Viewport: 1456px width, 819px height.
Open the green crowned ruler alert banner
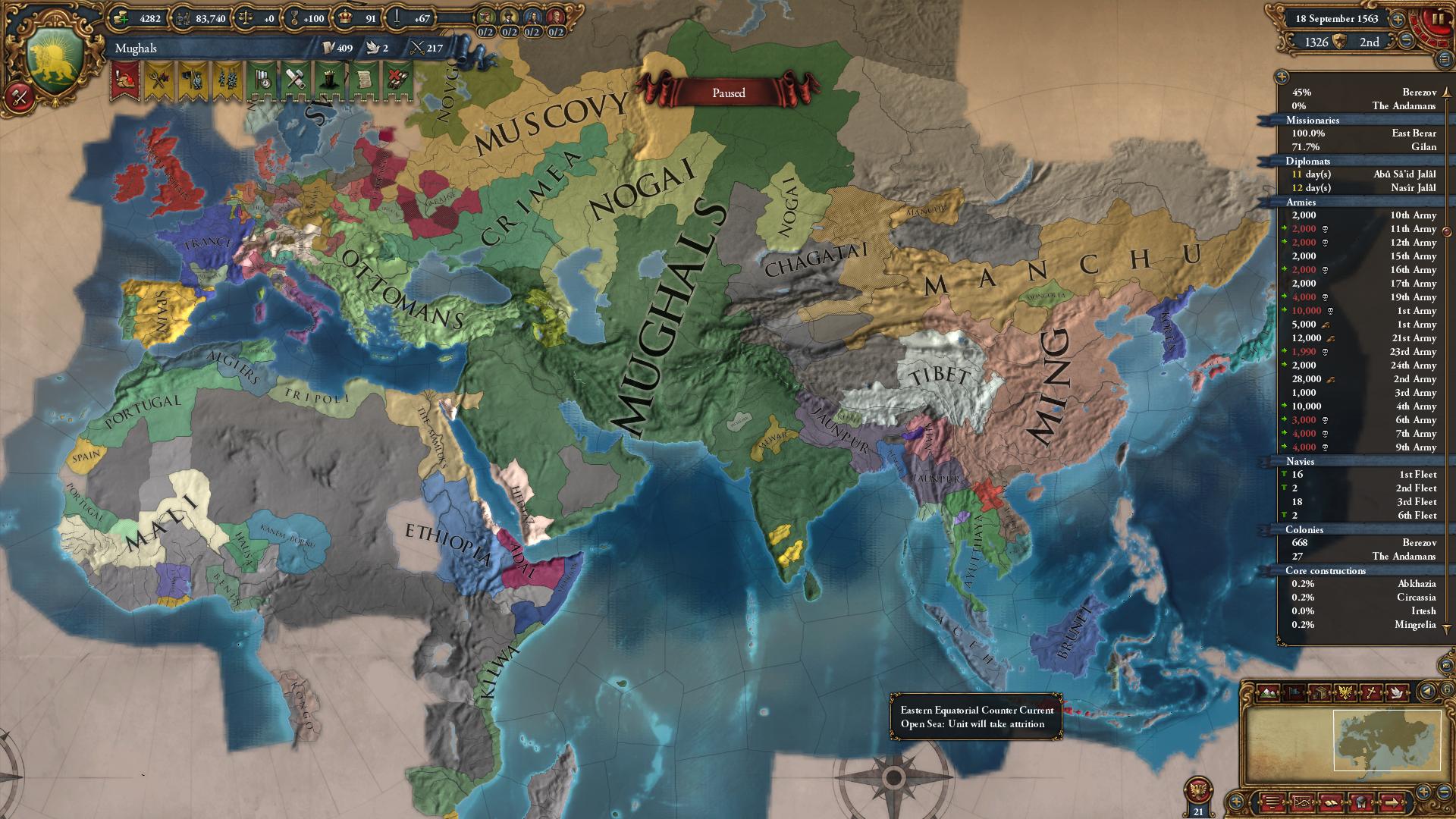pos(330,80)
